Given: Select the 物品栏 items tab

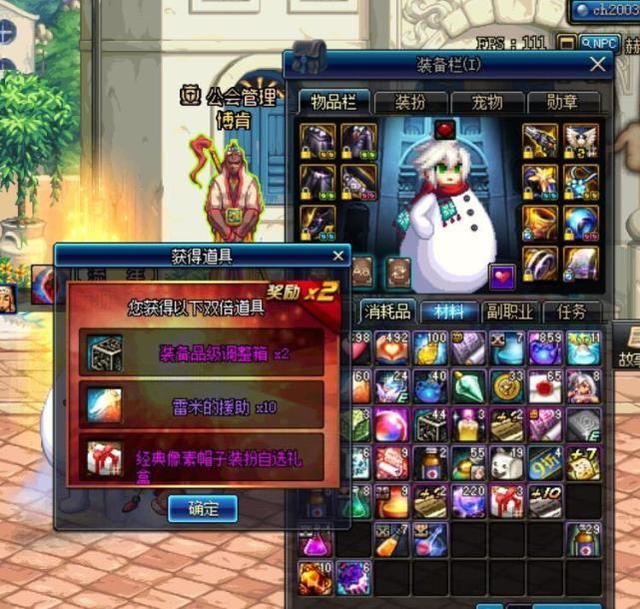Looking at the screenshot, I should (x=334, y=102).
